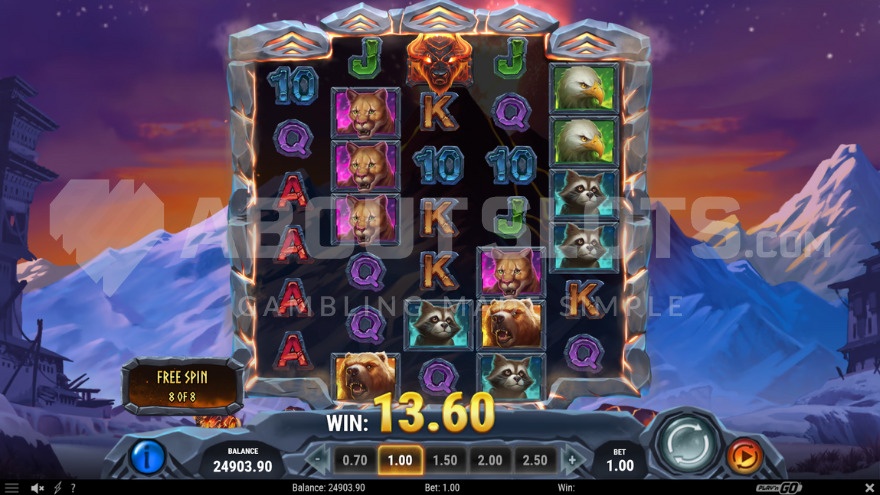The height and width of the screenshot is (495, 880).
Task: Select the 2.00 bet option
Action: pos(490,460)
